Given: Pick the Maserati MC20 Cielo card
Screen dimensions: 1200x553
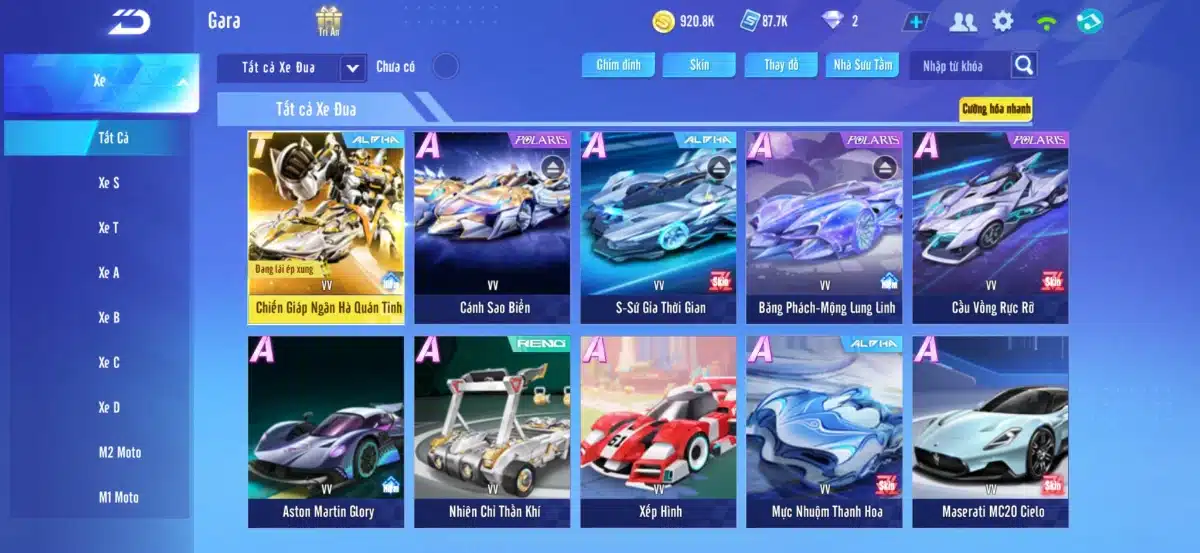Looking at the screenshot, I should 990,431.
